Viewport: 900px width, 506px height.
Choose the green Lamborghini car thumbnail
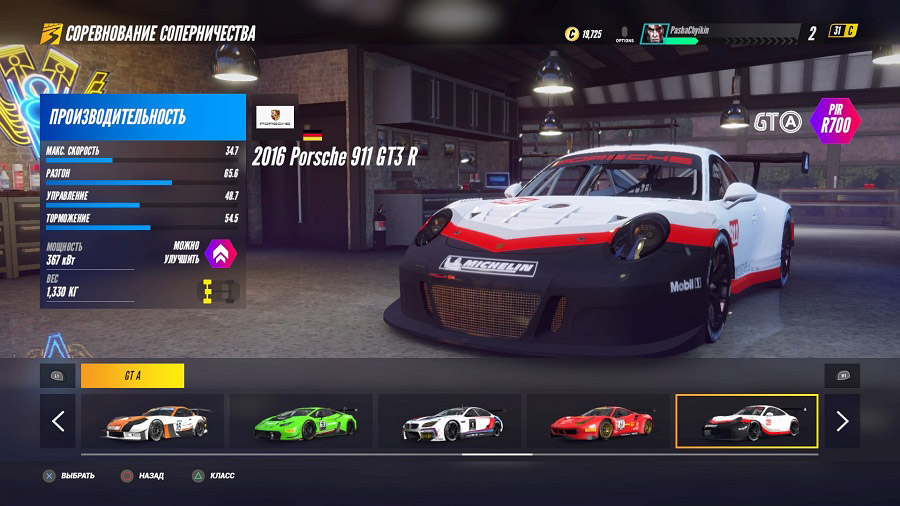301,421
